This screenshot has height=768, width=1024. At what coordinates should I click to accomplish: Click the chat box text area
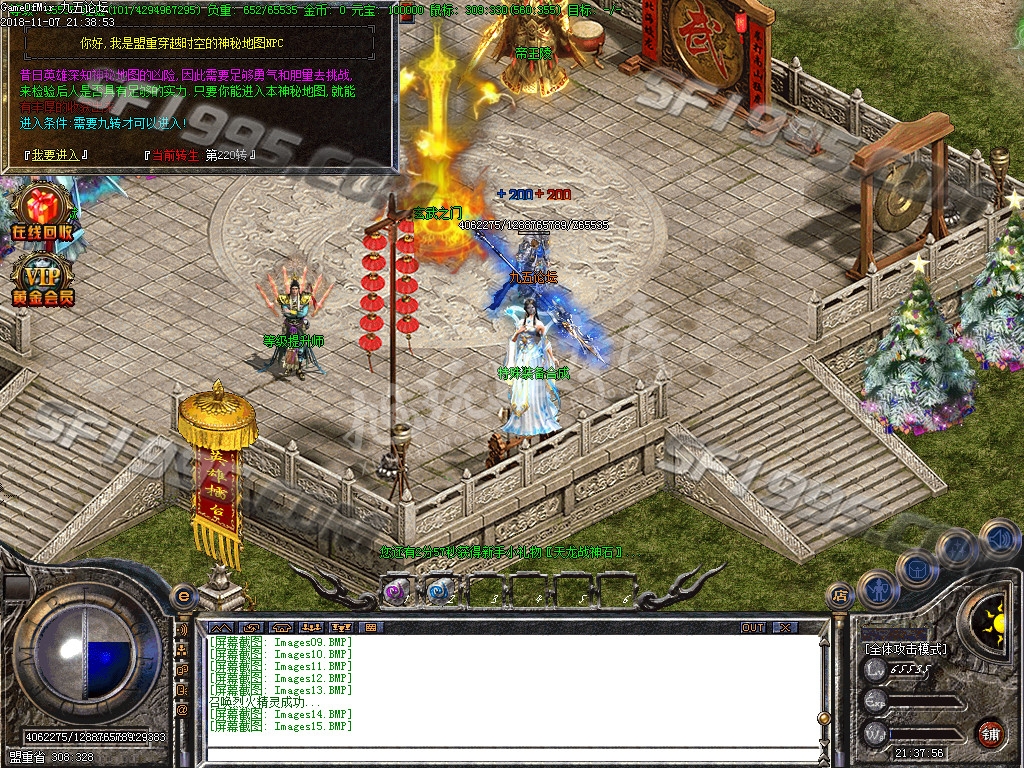point(500,690)
